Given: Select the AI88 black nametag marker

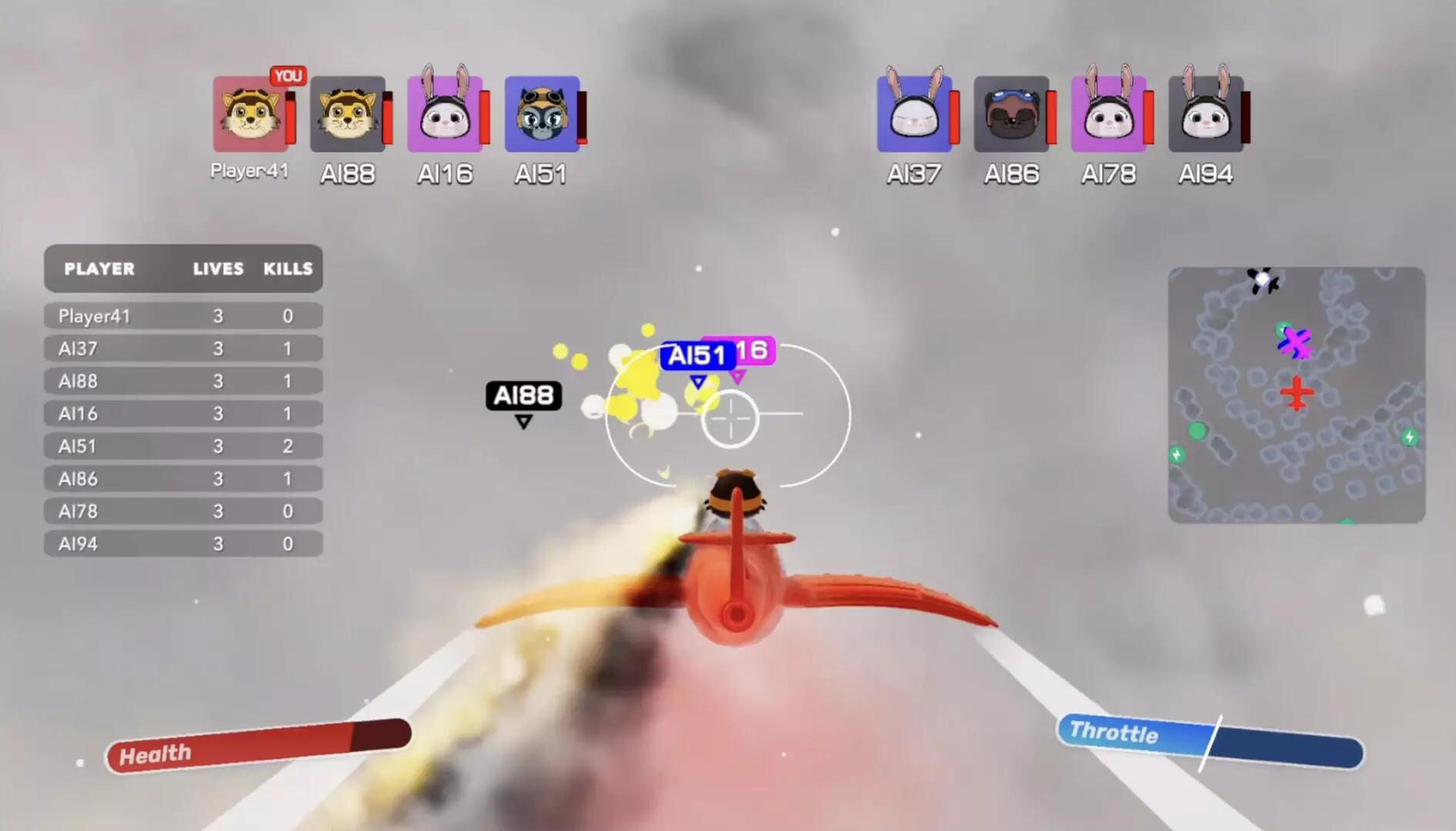Looking at the screenshot, I should (x=524, y=396).
